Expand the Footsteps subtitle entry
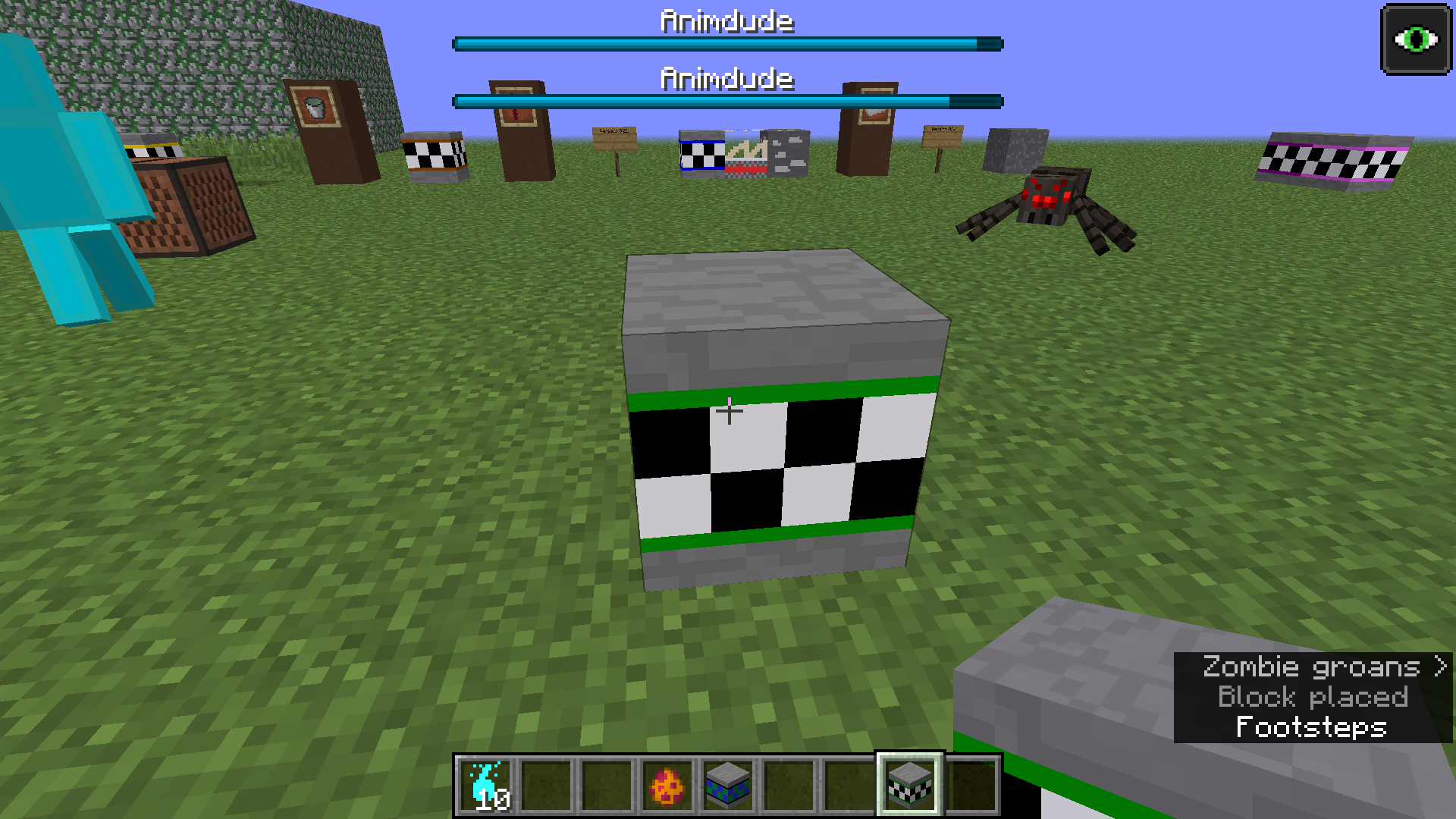 pyautogui.click(x=1310, y=726)
